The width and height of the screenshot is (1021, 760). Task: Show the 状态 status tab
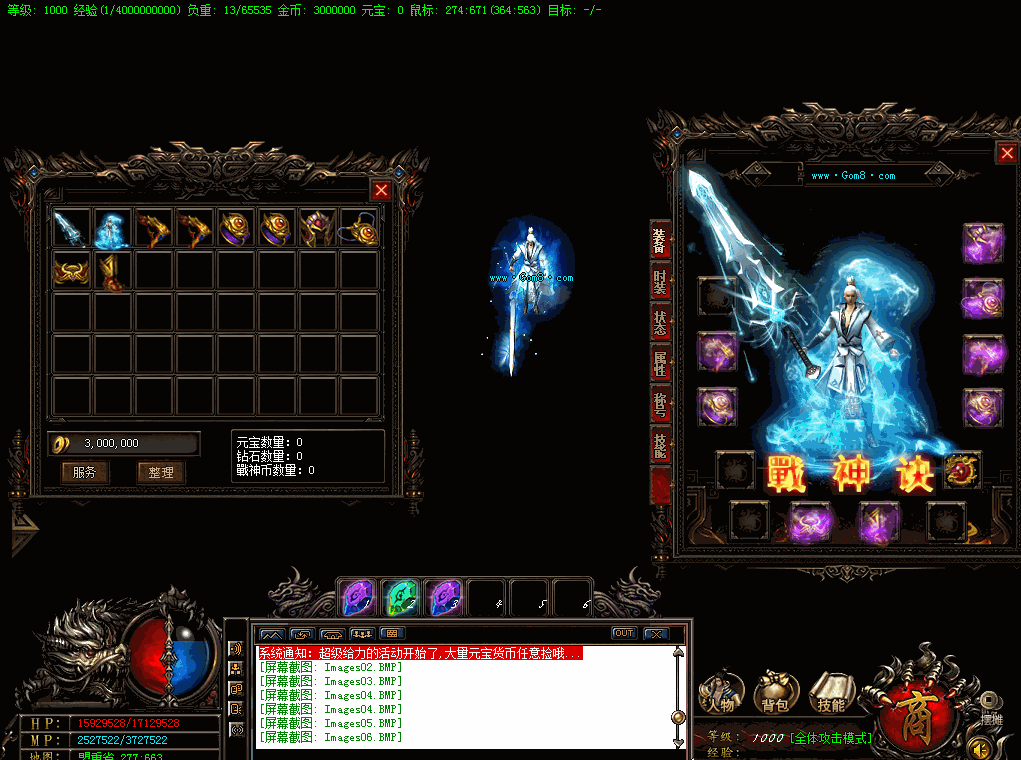pos(660,322)
